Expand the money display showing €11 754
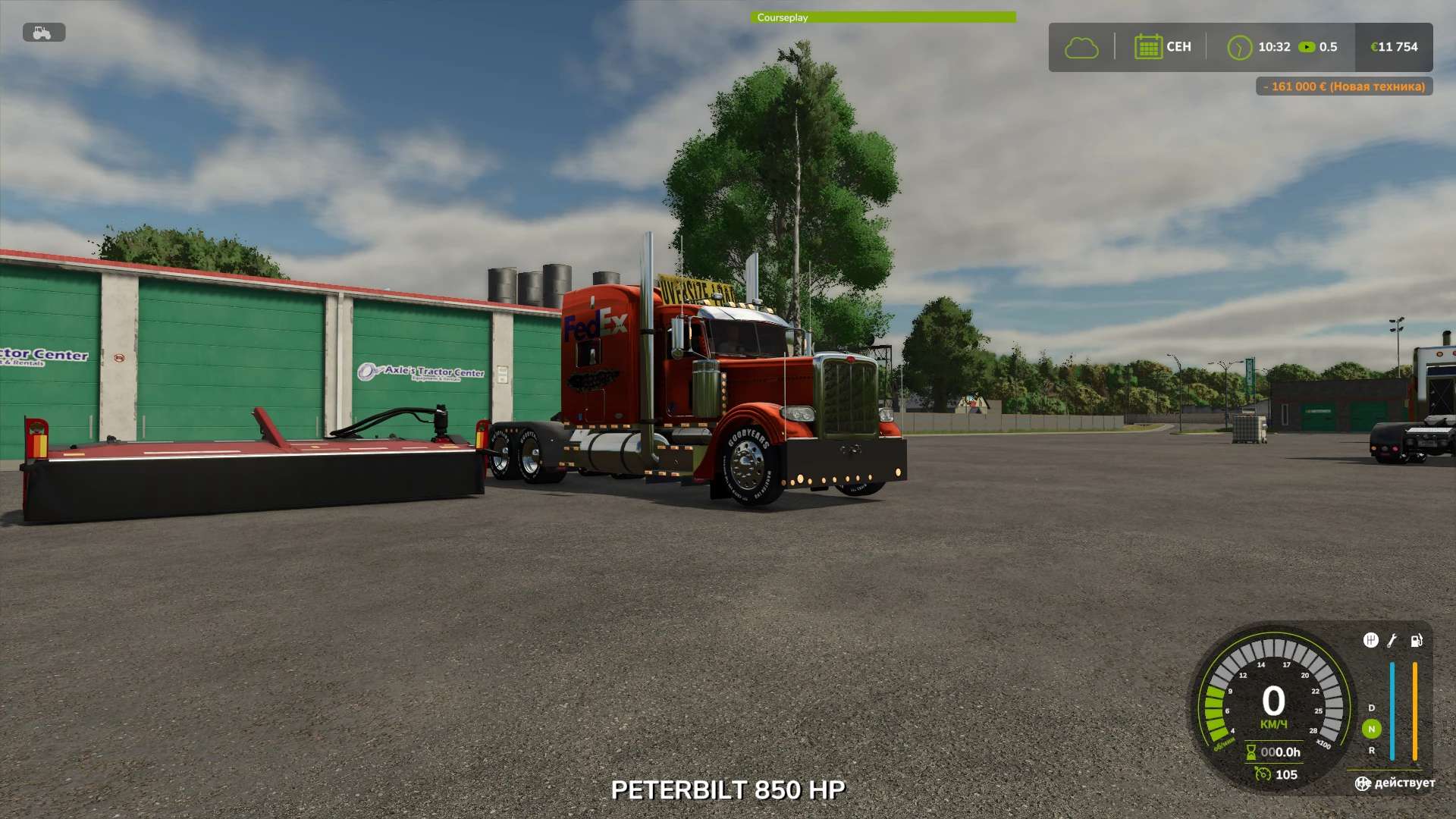 pyautogui.click(x=1394, y=47)
